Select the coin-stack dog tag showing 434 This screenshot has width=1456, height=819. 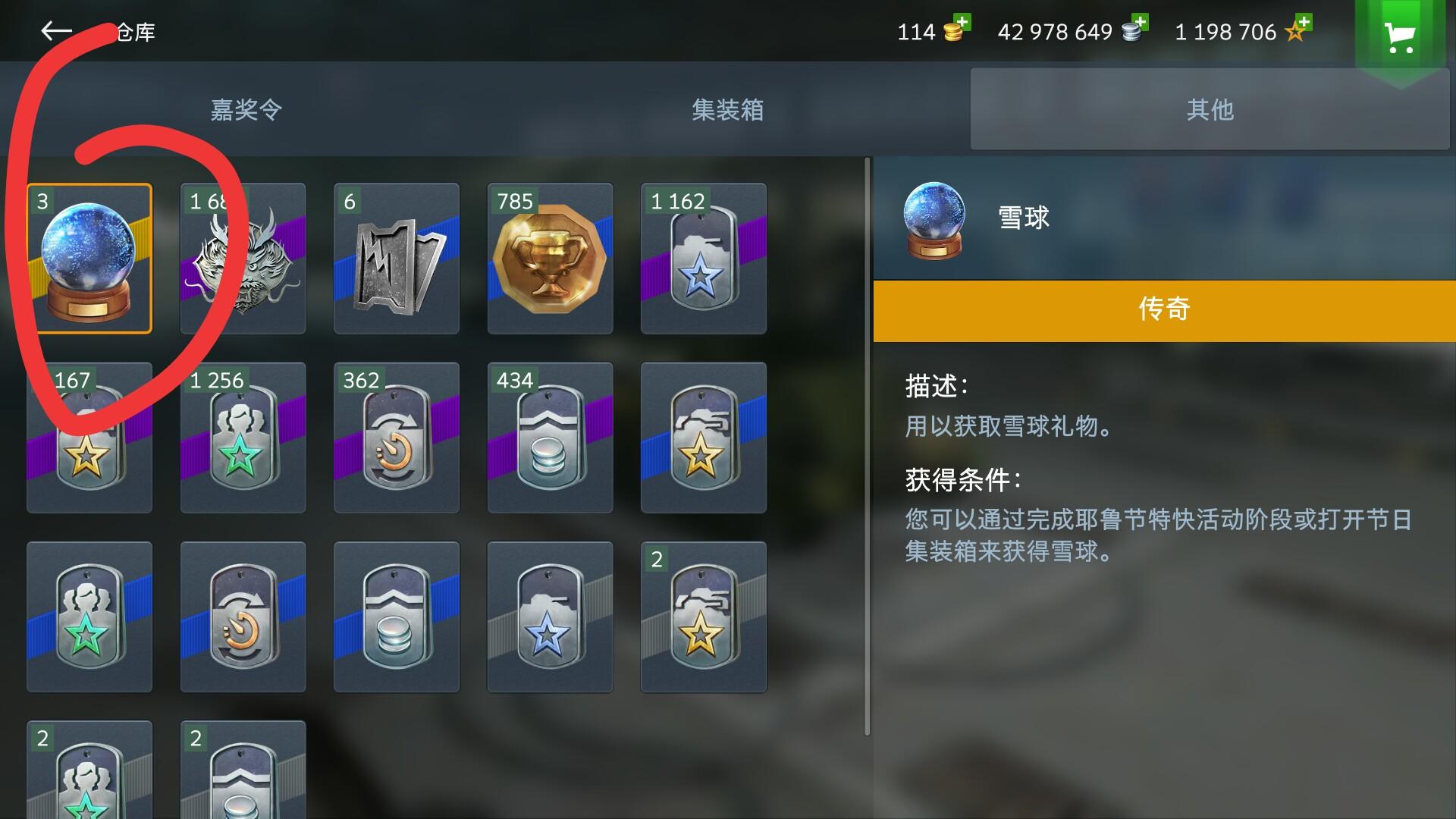pos(550,438)
